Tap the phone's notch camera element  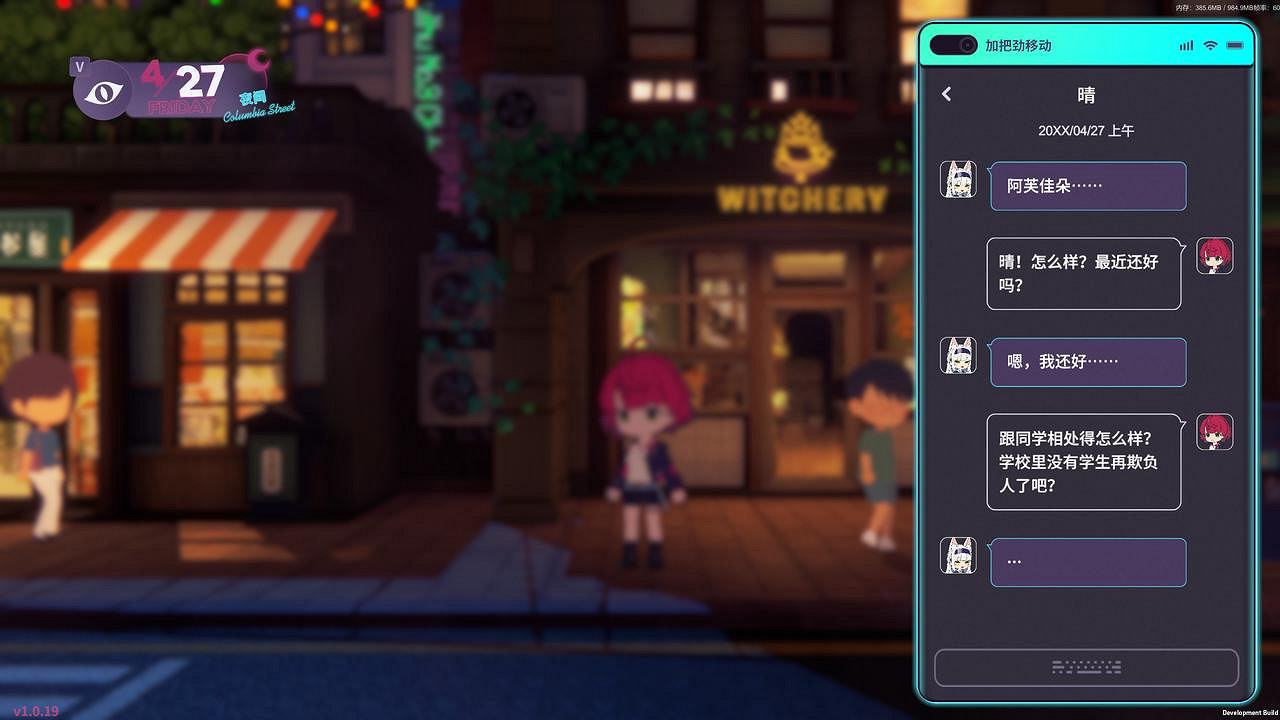point(952,44)
